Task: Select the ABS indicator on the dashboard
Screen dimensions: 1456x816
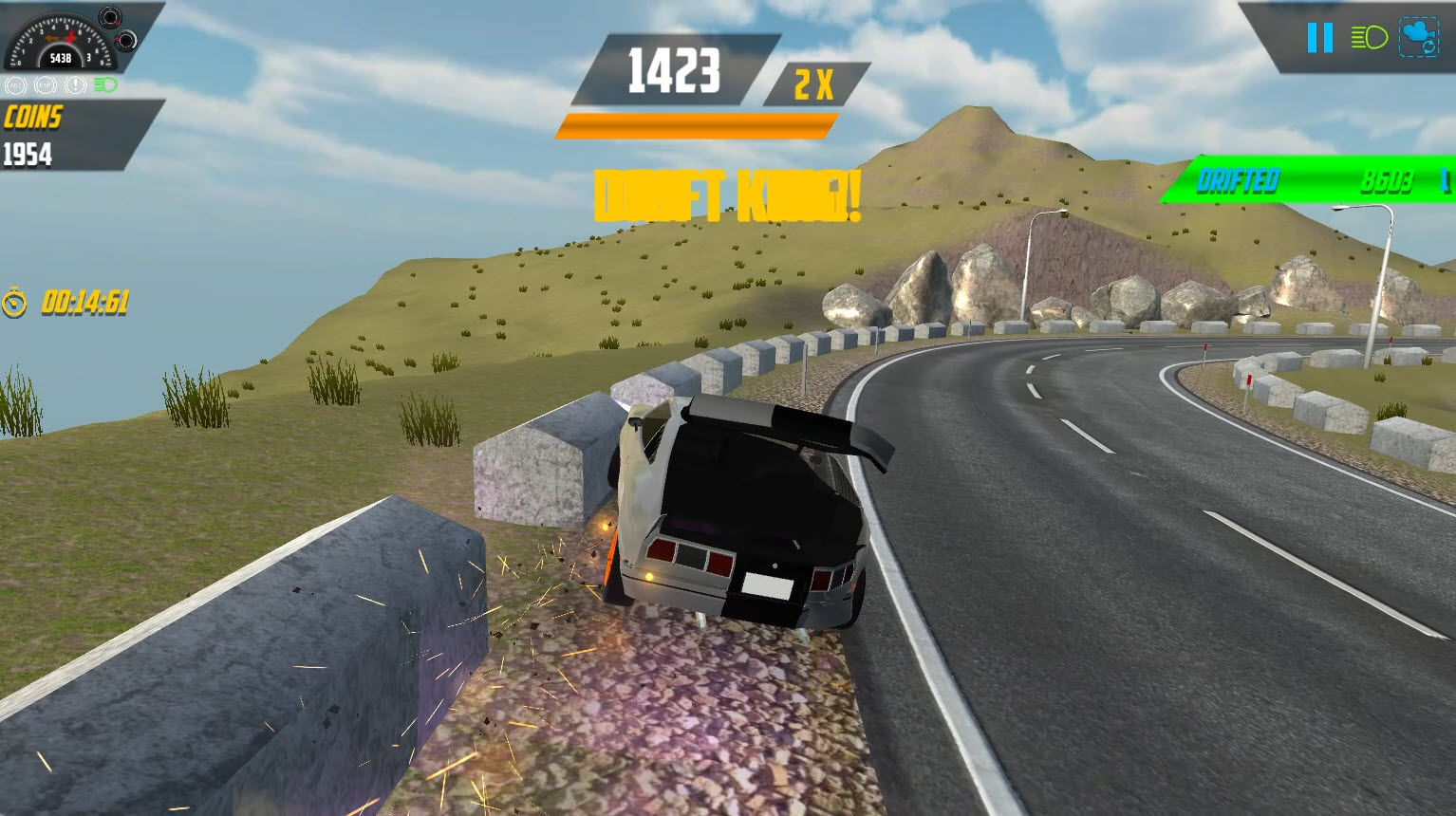Action: coord(15,85)
